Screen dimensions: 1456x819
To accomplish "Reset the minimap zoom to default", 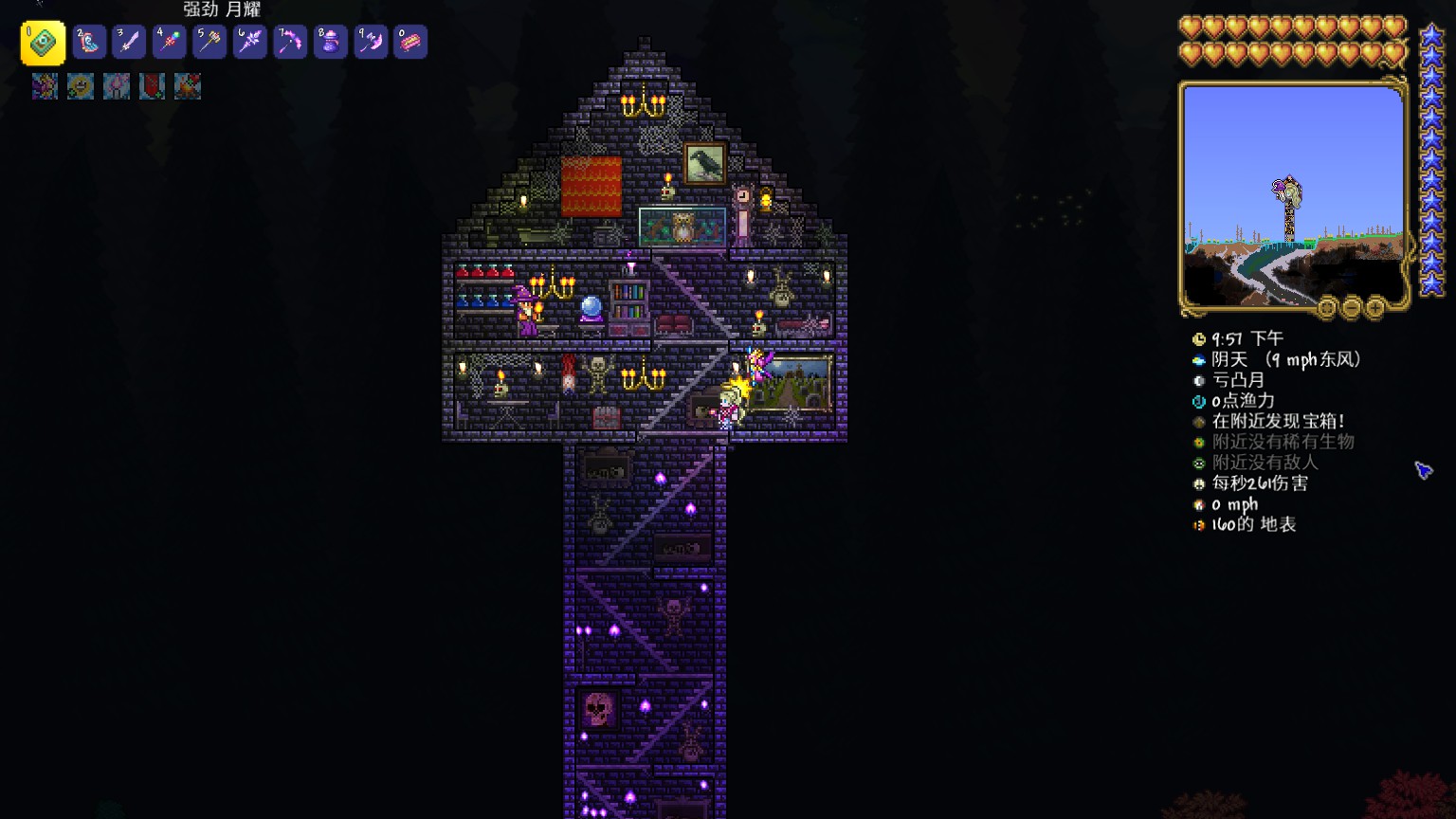I will tap(1327, 307).
